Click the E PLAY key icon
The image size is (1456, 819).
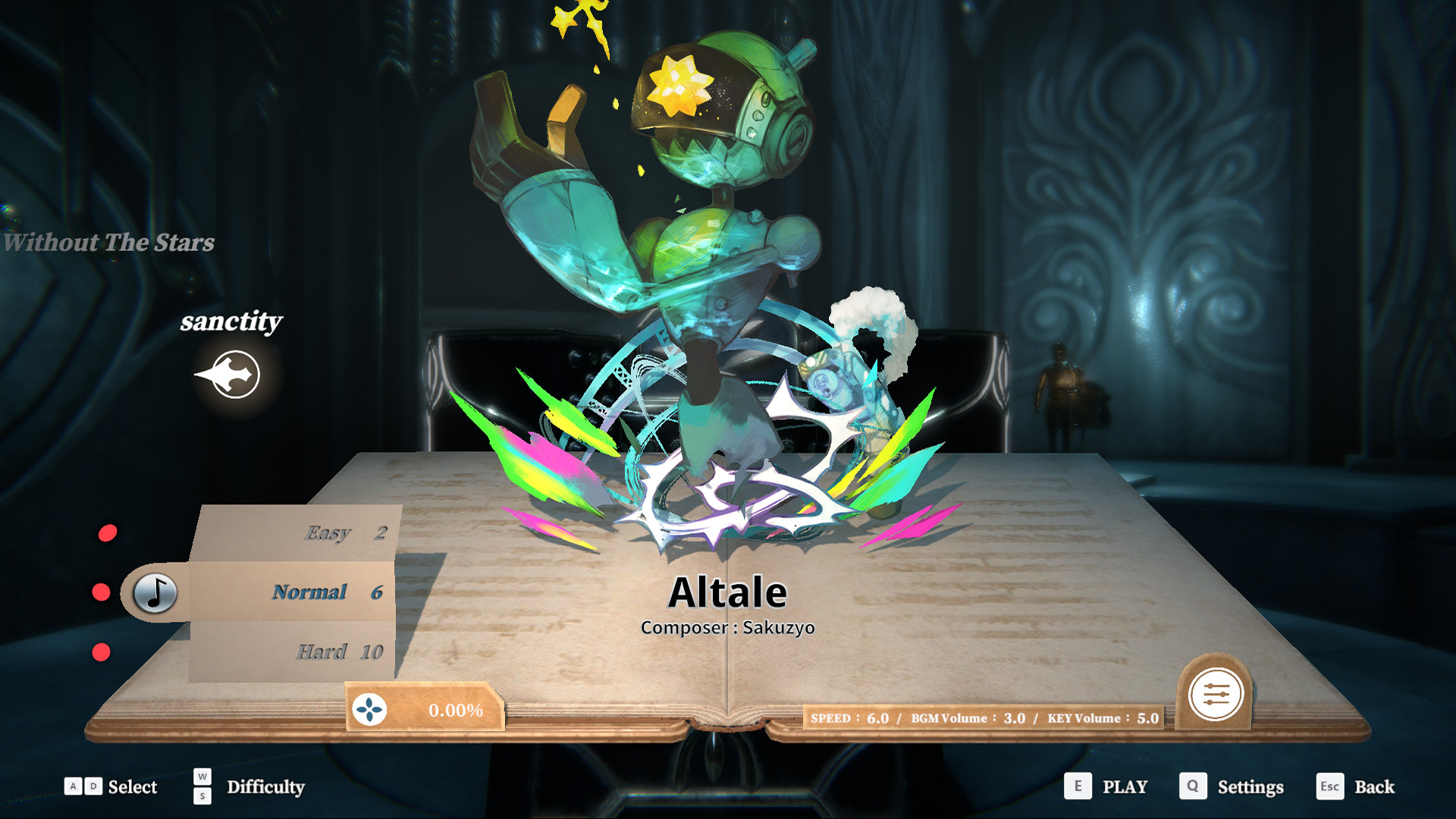tap(1077, 786)
